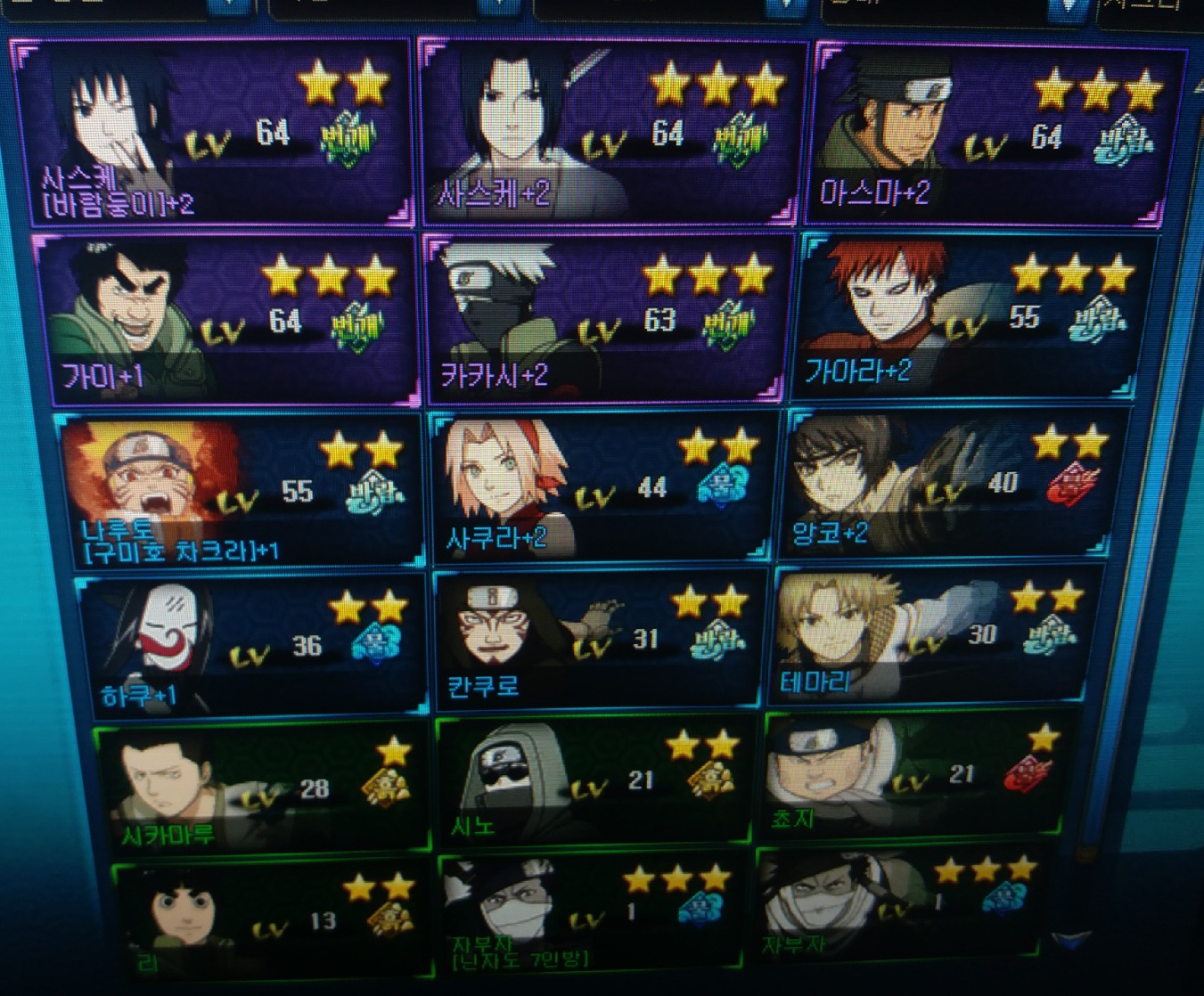Screen dimensions: 1204x996
Task: Select the 자부자 [닌자도 7인방] card
Action: coord(592,912)
